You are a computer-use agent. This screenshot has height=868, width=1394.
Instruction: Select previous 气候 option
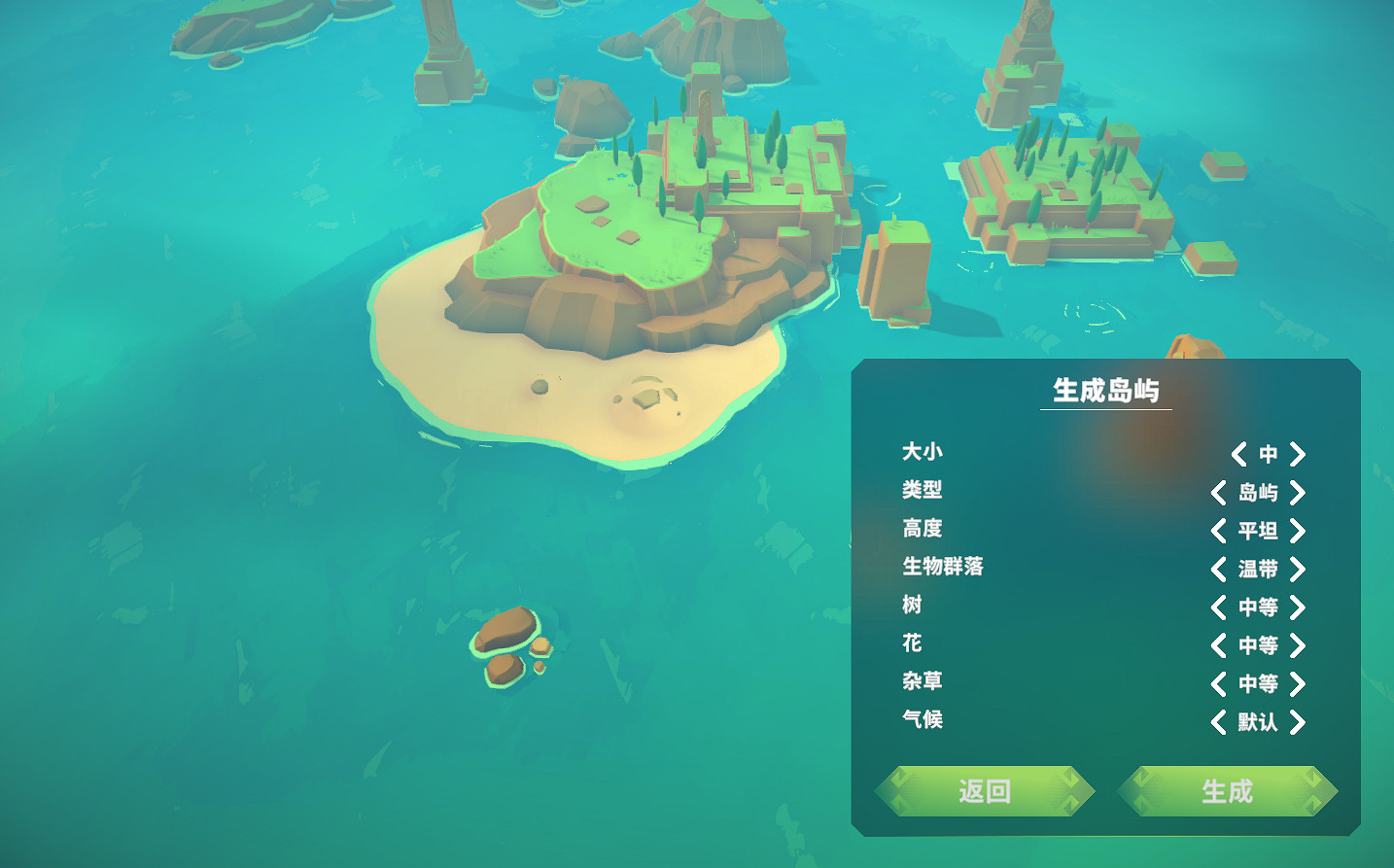tap(1220, 722)
